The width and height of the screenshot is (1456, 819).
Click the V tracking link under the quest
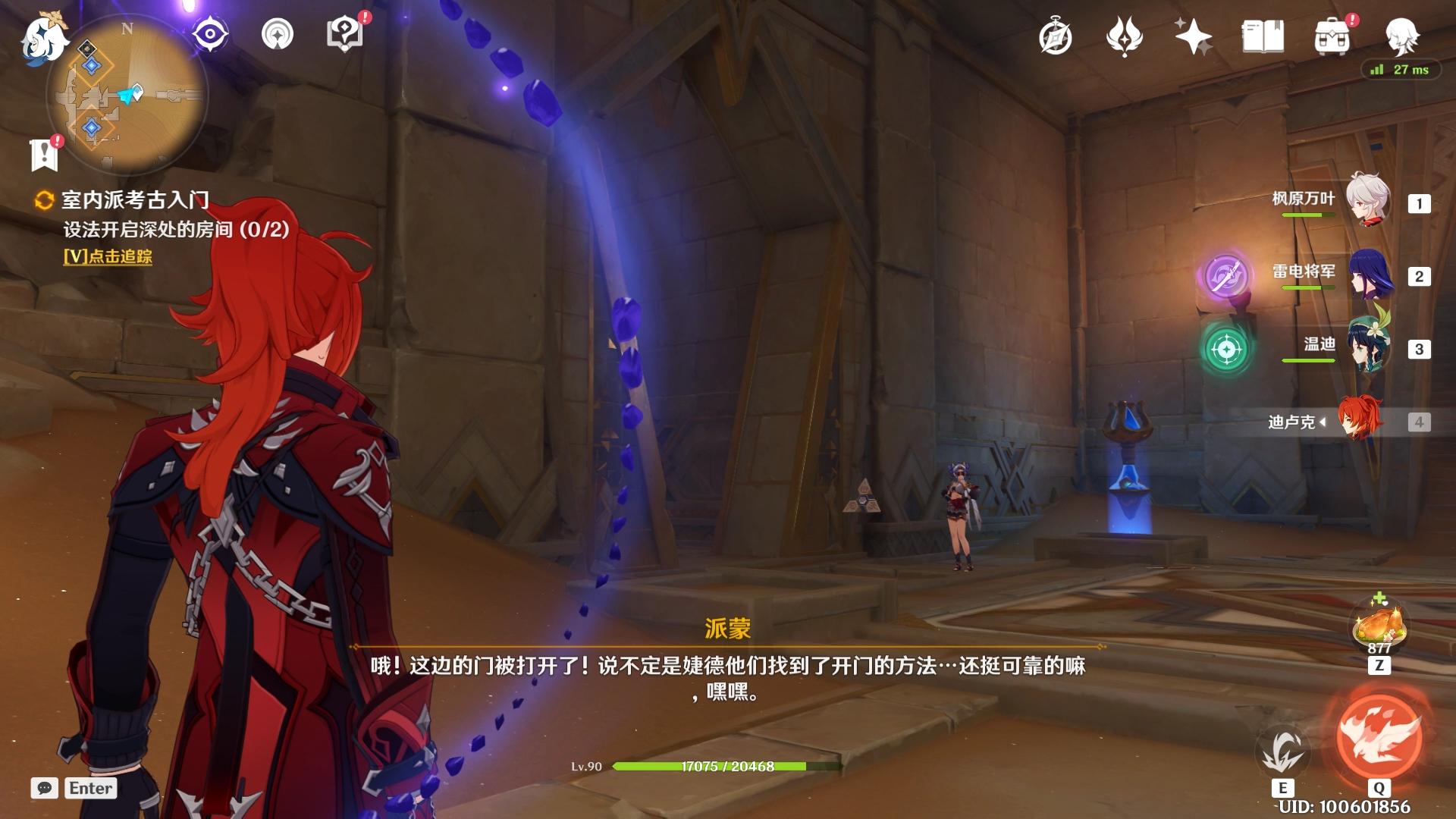(x=108, y=256)
